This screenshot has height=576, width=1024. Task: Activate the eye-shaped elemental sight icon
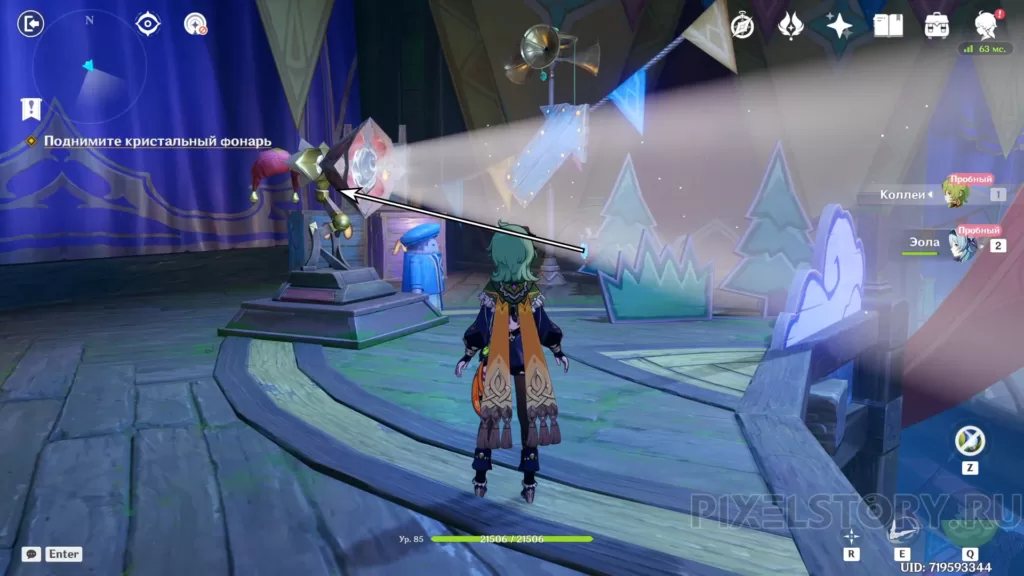tap(148, 24)
